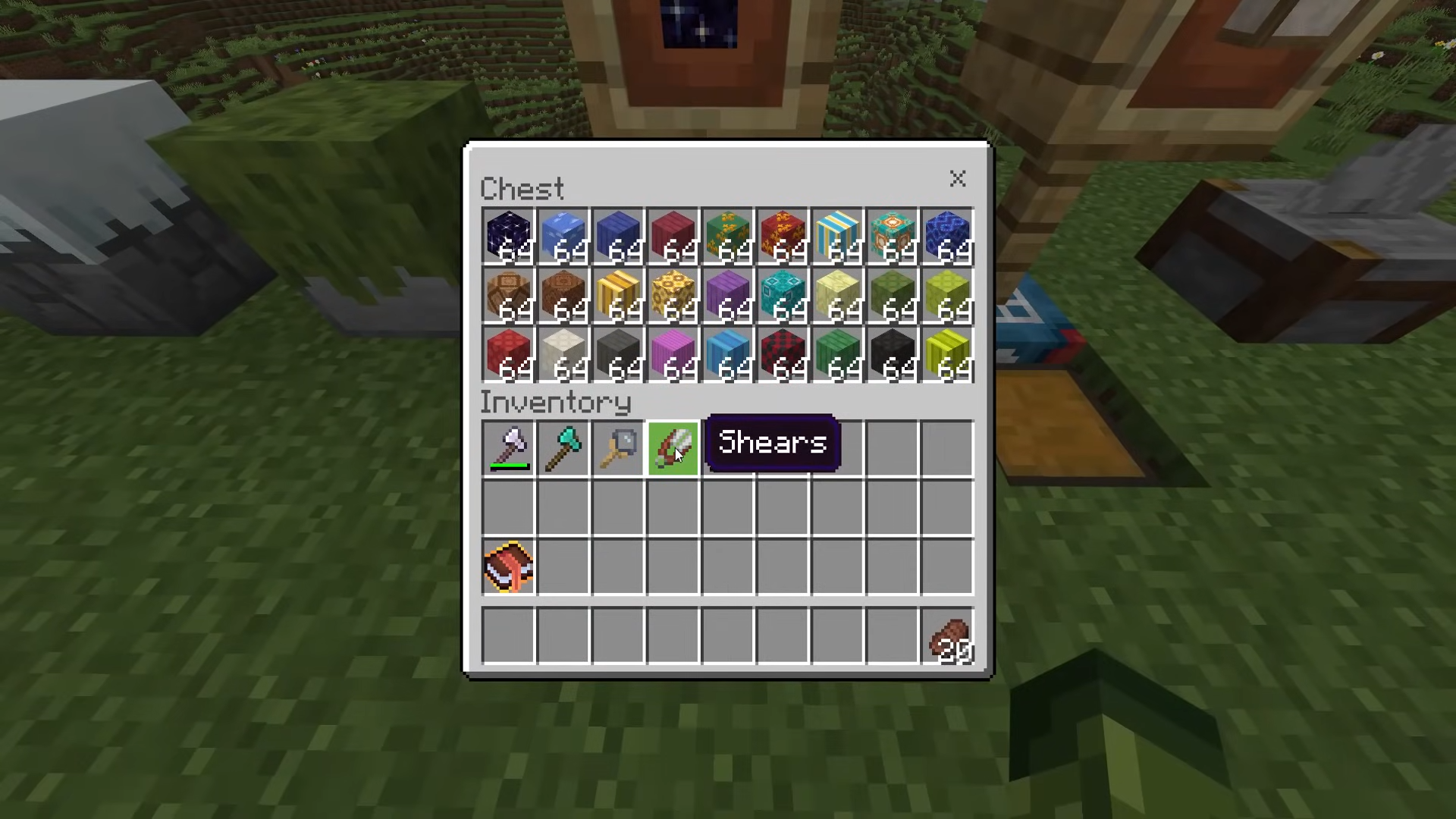Select the diamond axe slot

(x=563, y=448)
